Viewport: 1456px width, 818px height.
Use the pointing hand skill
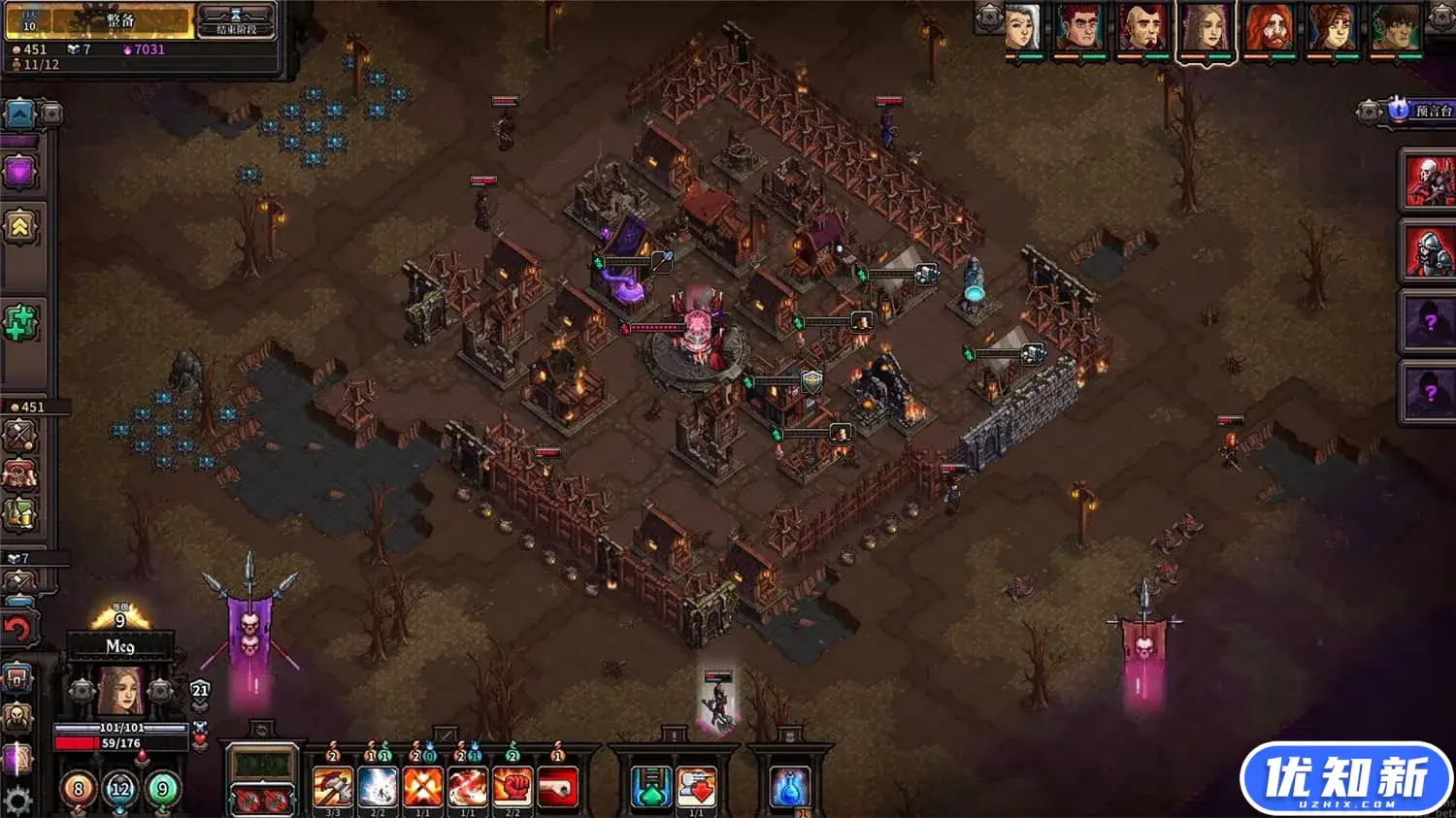pyautogui.click(x=557, y=786)
